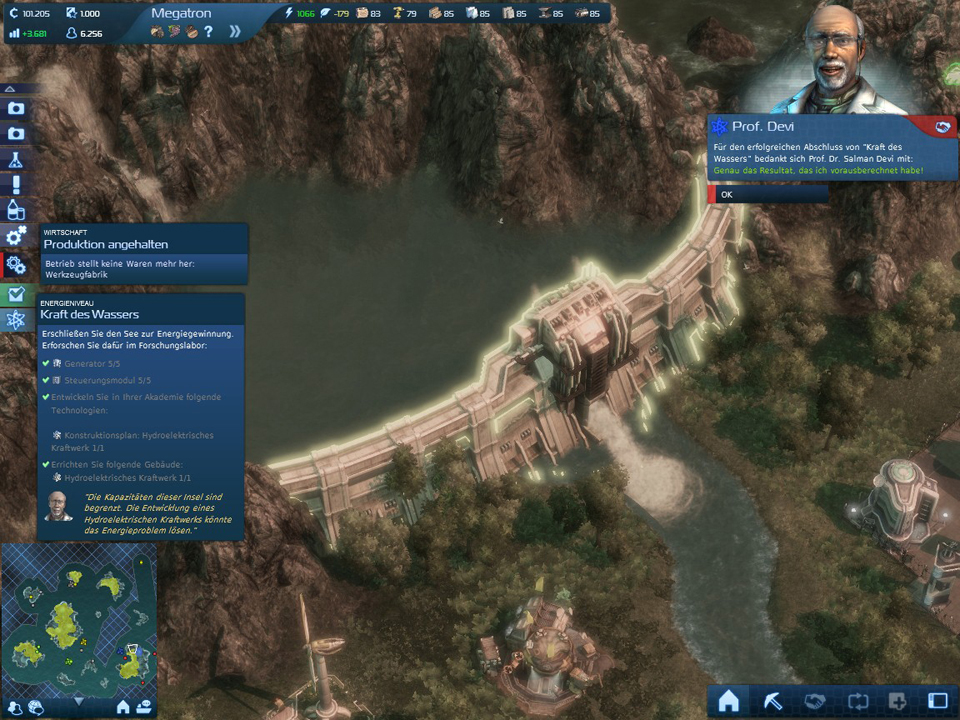Open the green checkmark completed quest icon
This screenshot has height=720, width=960.
(15, 294)
